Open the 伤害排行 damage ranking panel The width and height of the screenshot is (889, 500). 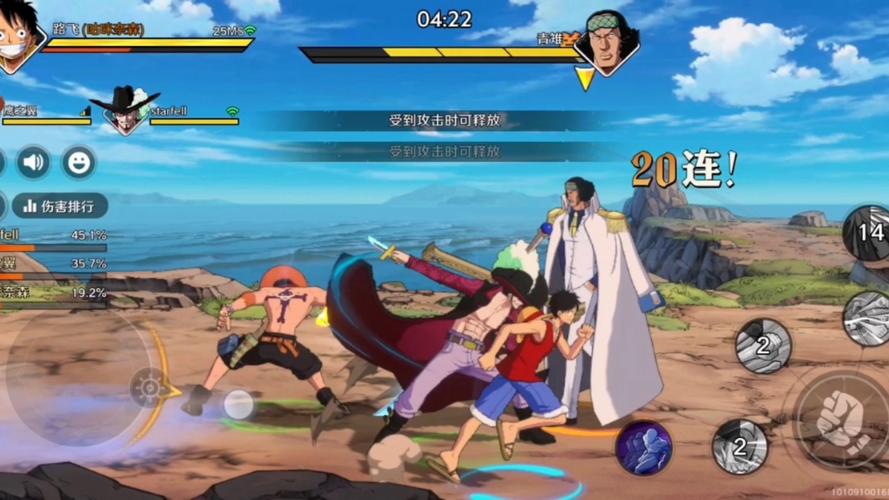(60, 206)
